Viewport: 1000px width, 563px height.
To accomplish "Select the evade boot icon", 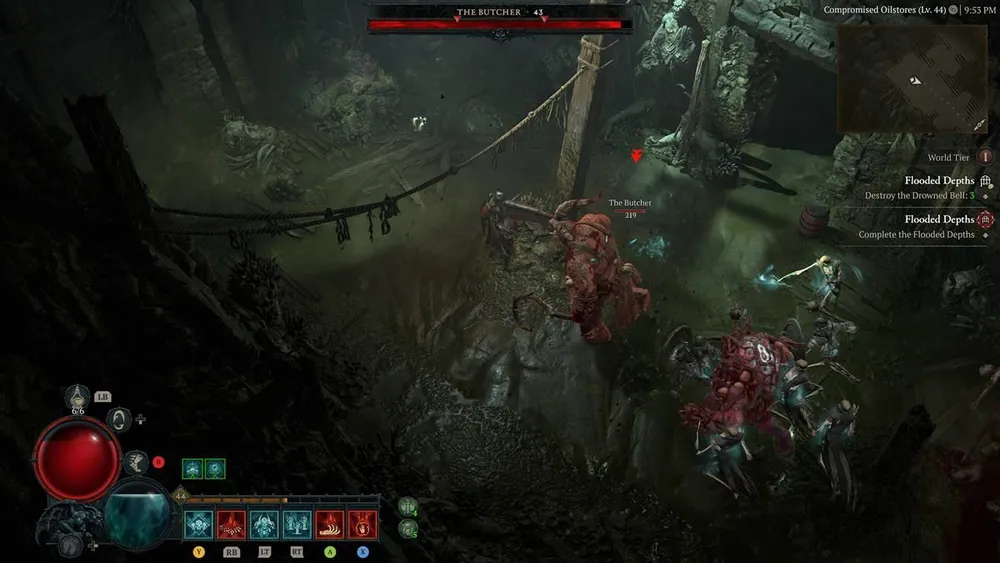I will [x=135, y=461].
